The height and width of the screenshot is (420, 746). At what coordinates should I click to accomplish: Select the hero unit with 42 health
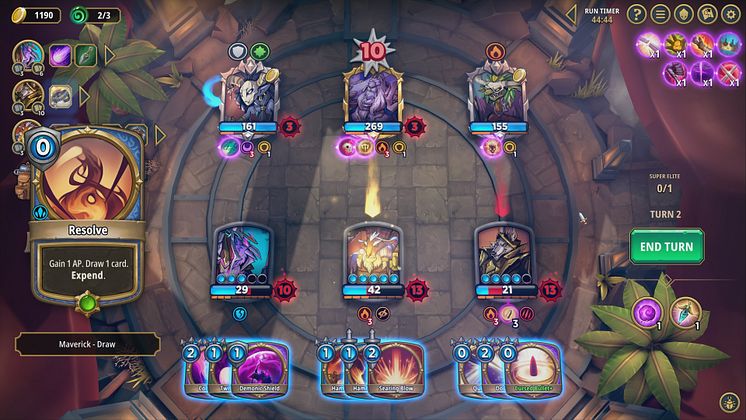[x=372, y=256]
